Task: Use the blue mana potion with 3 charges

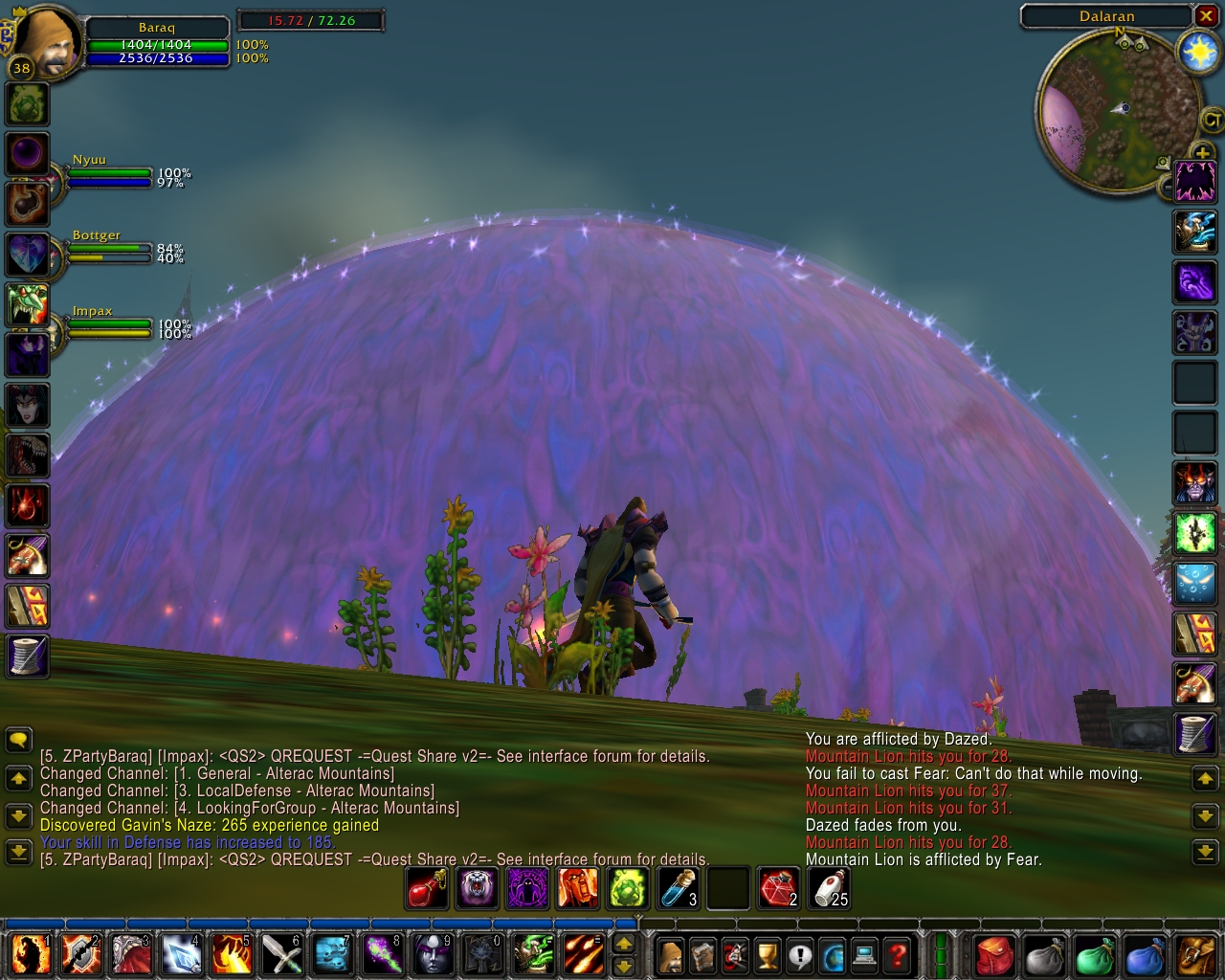Action: [678, 888]
